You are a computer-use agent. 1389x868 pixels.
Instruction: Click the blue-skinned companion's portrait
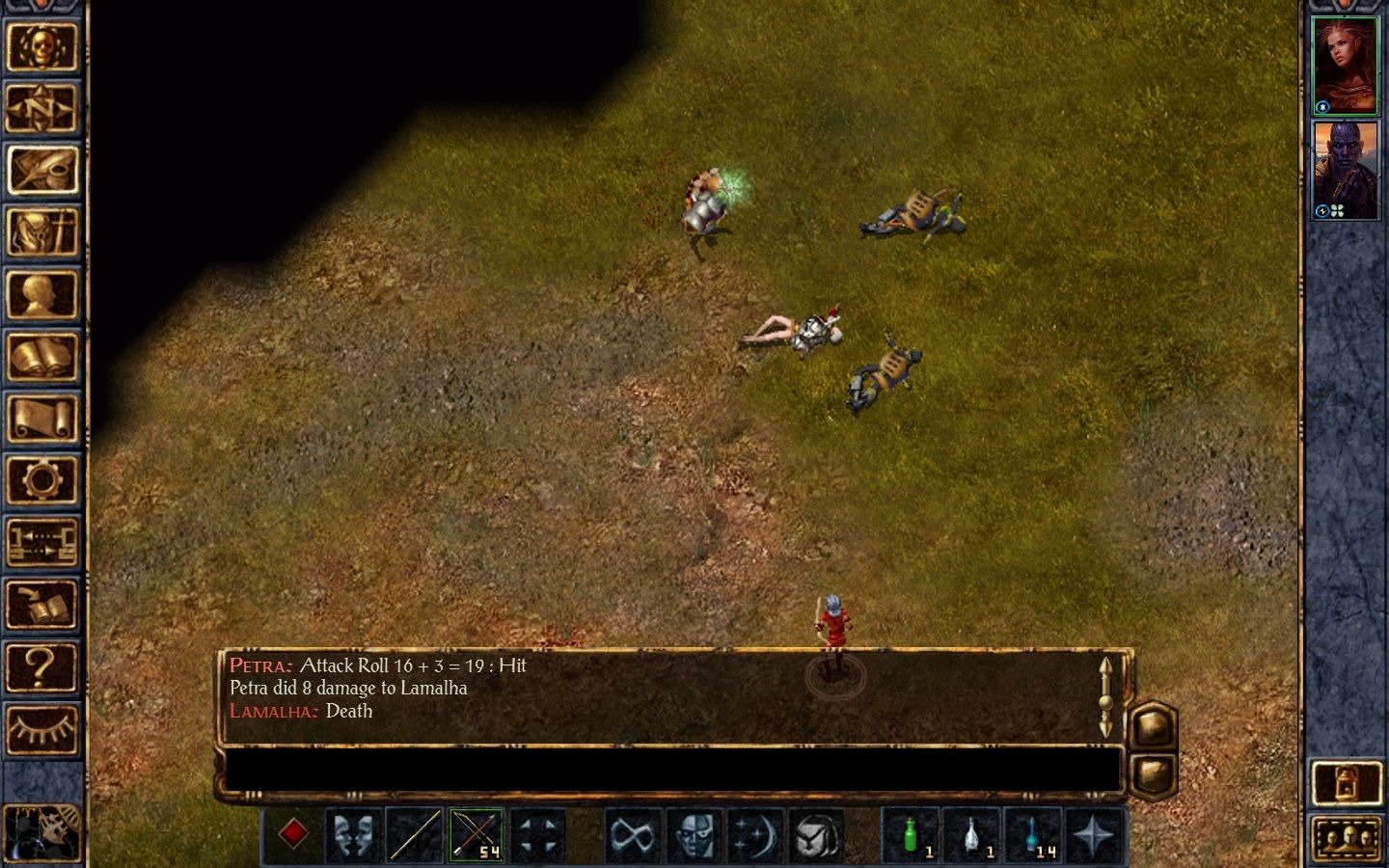(1348, 174)
